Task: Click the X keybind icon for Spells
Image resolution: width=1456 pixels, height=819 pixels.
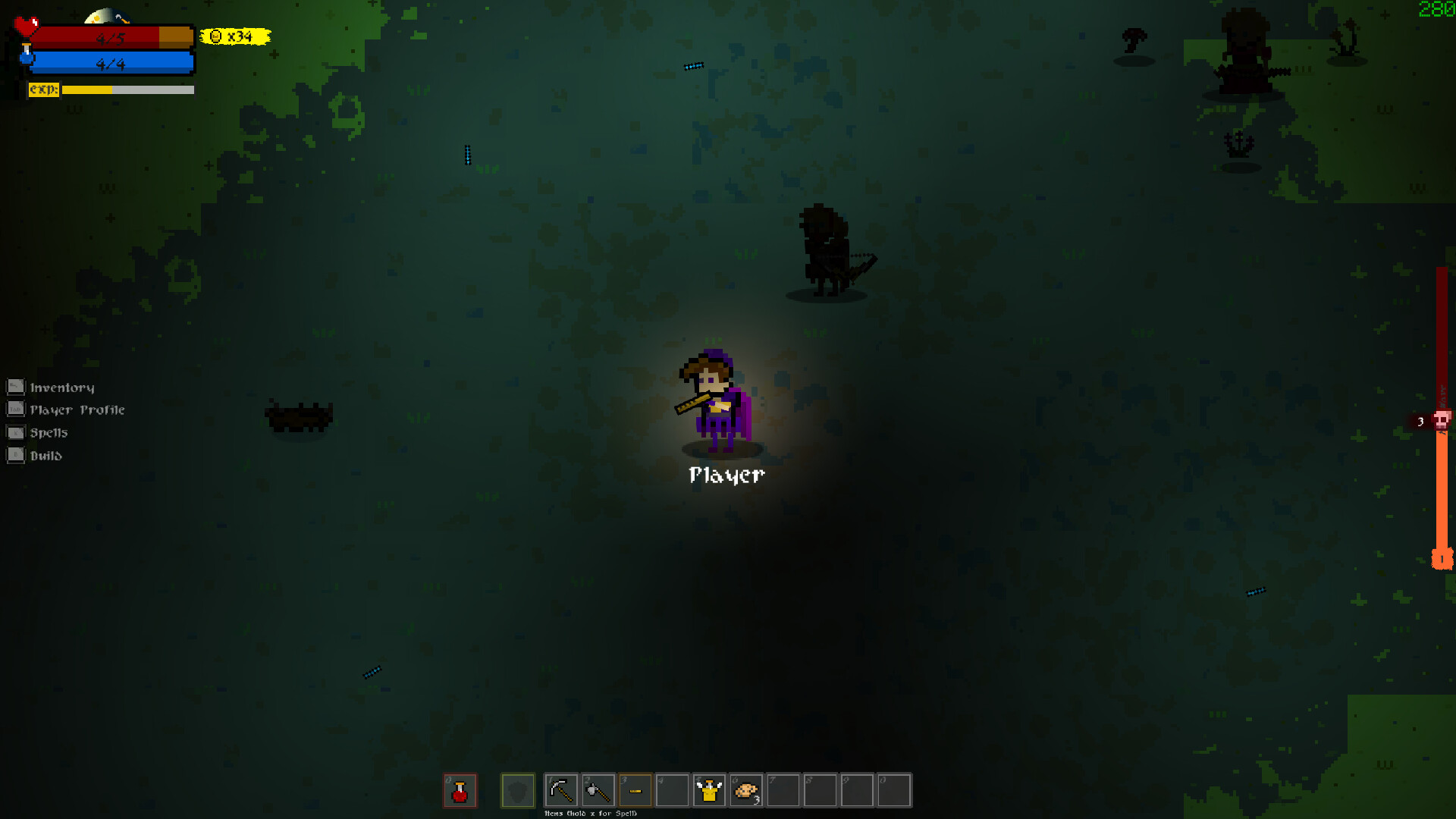Action: 16,432
